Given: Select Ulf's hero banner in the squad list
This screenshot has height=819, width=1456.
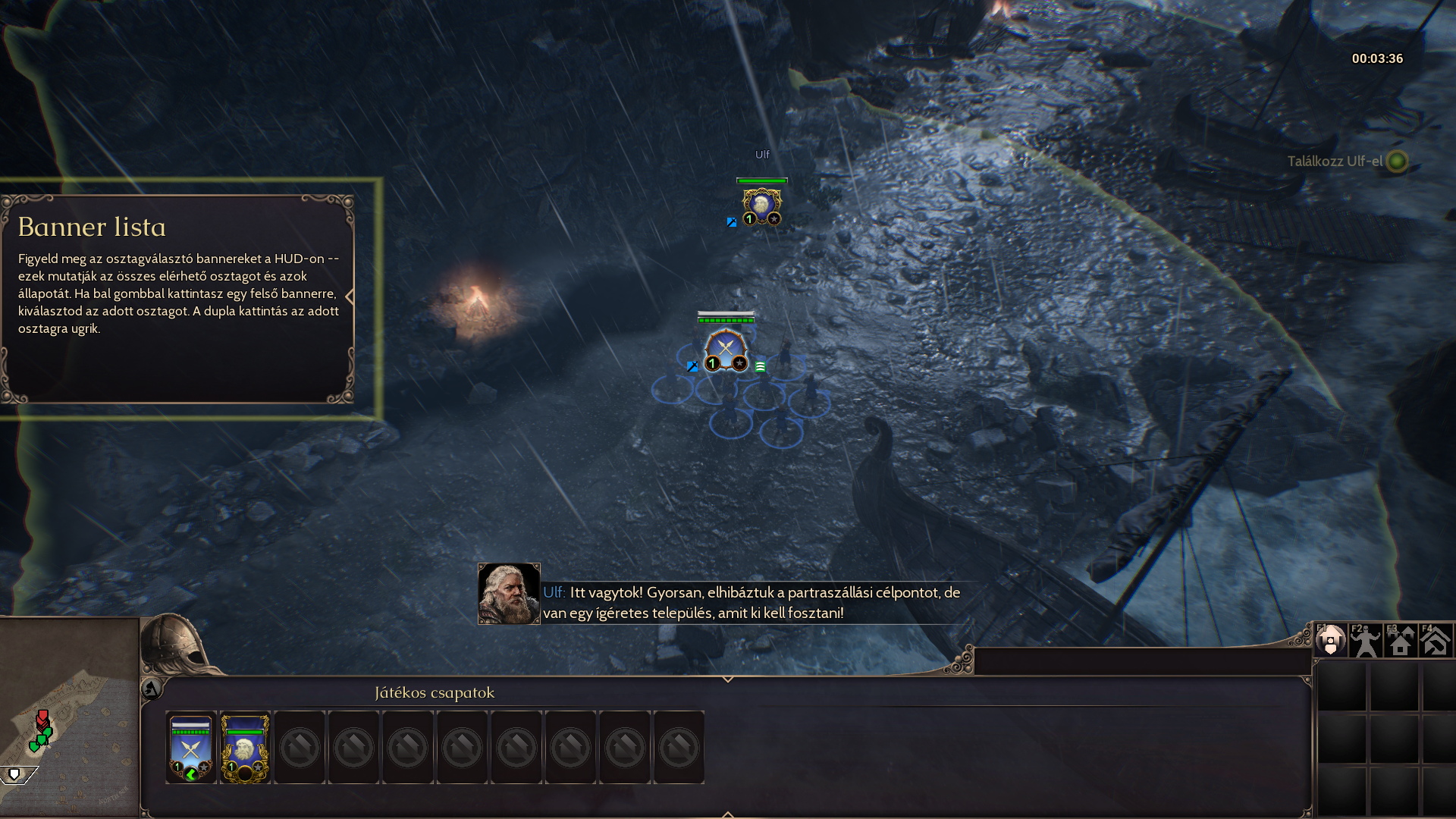Looking at the screenshot, I should (245, 748).
